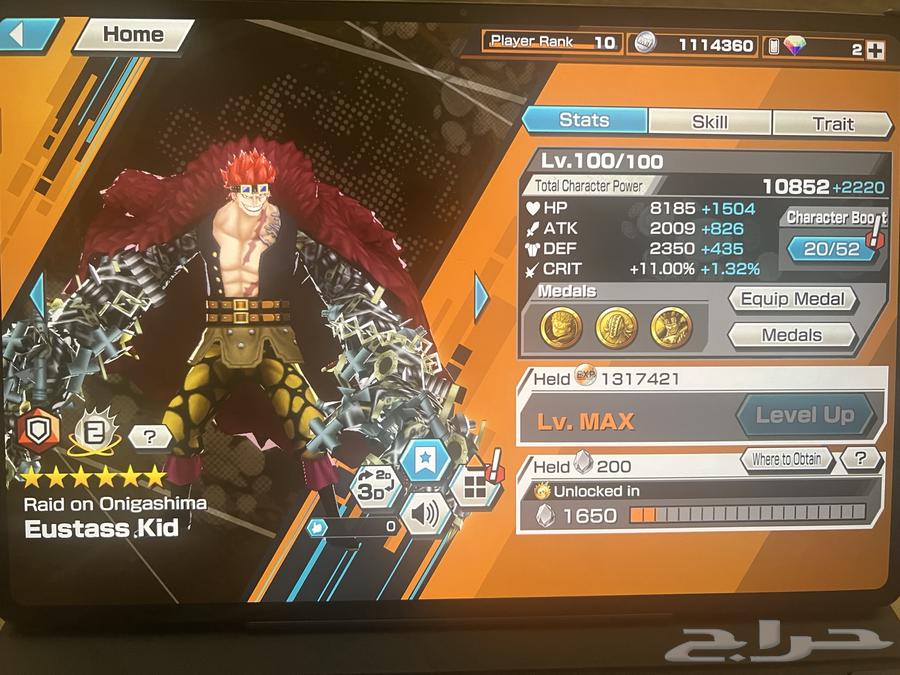Open the Character Boost 20/52 panel
The height and width of the screenshot is (675, 900).
tap(833, 248)
